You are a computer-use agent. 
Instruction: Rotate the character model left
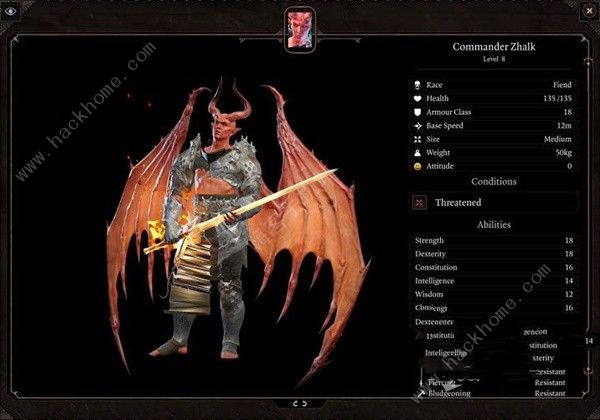(x=294, y=403)
